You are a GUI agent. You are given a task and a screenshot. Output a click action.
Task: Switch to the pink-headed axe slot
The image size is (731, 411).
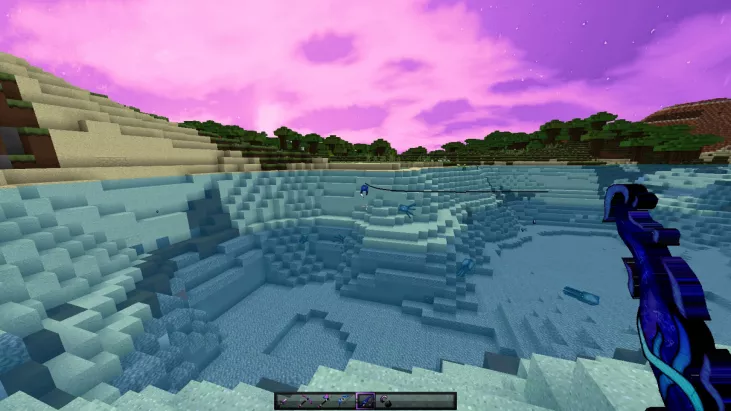pos(325,401)
